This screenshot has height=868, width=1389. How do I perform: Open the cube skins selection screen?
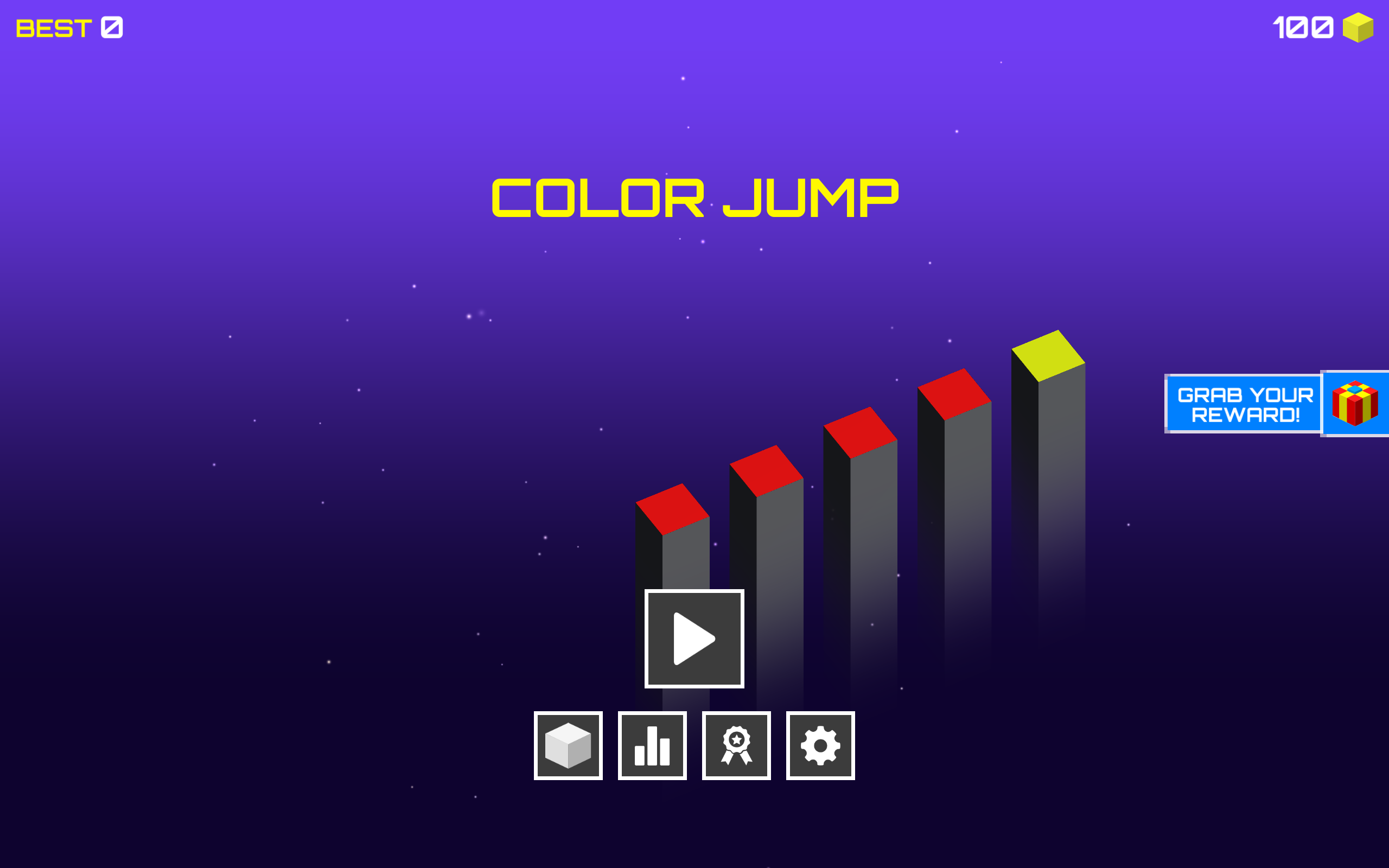(568, 745)
